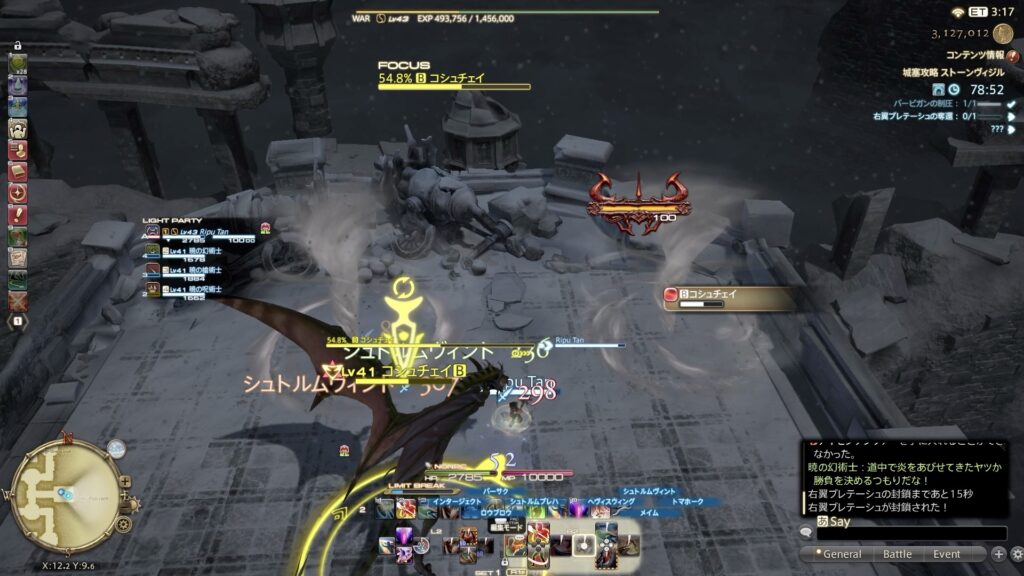Click the コシュチェイ focus target bar
This screenshot has height=576, width=1024.
453,82
